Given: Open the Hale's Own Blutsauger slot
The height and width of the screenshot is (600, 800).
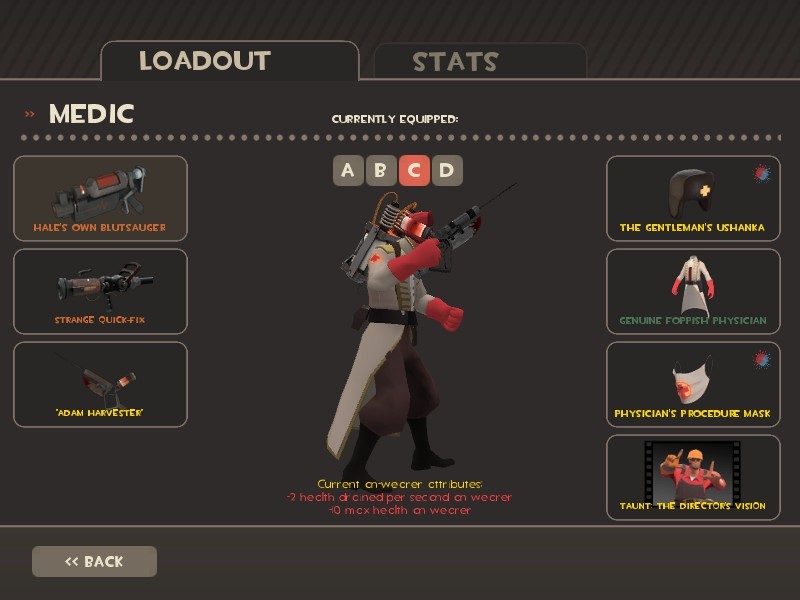Looking at the screenshot, I should pos(100,198).
